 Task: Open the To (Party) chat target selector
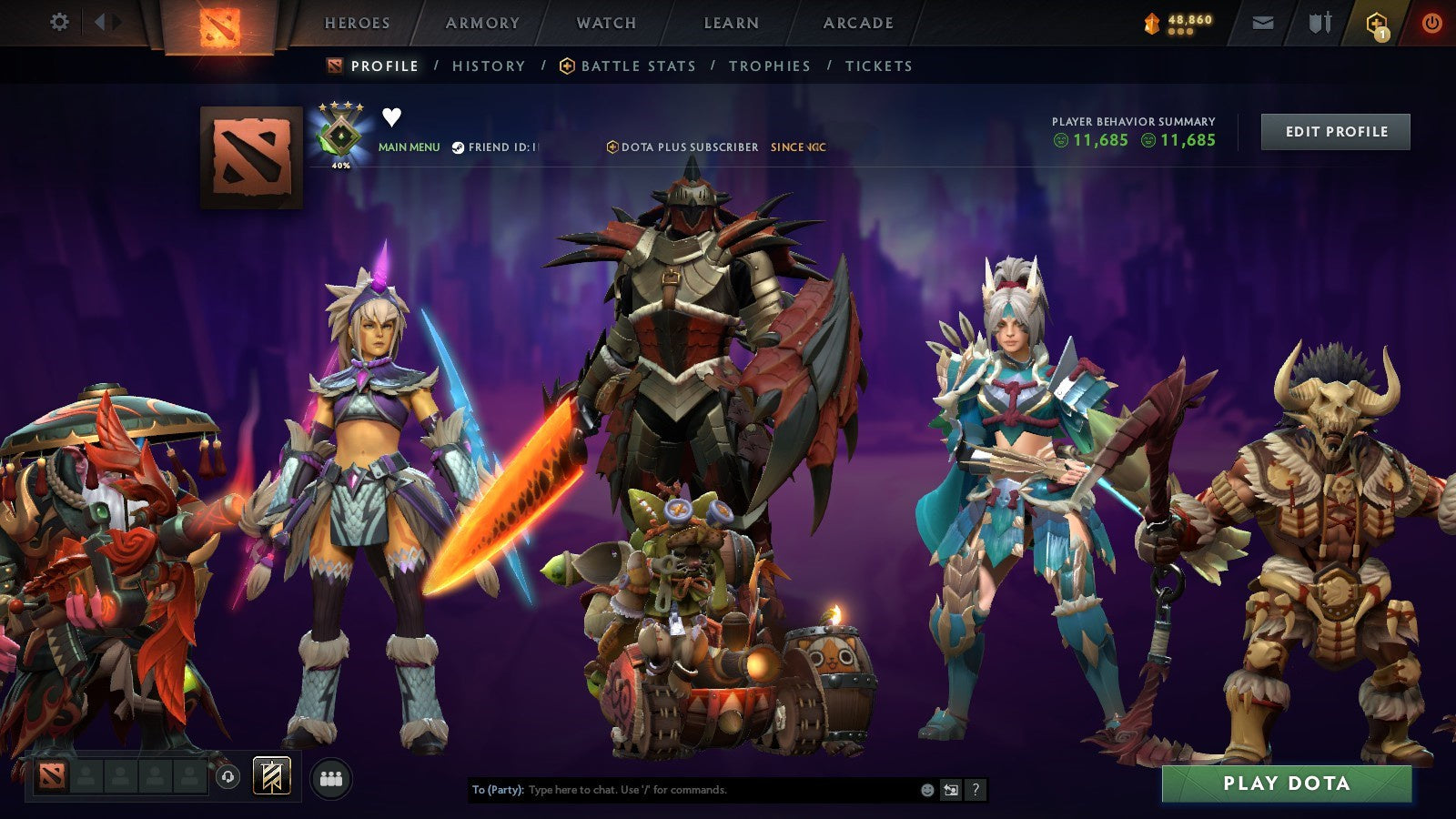(x=495, y=791)
